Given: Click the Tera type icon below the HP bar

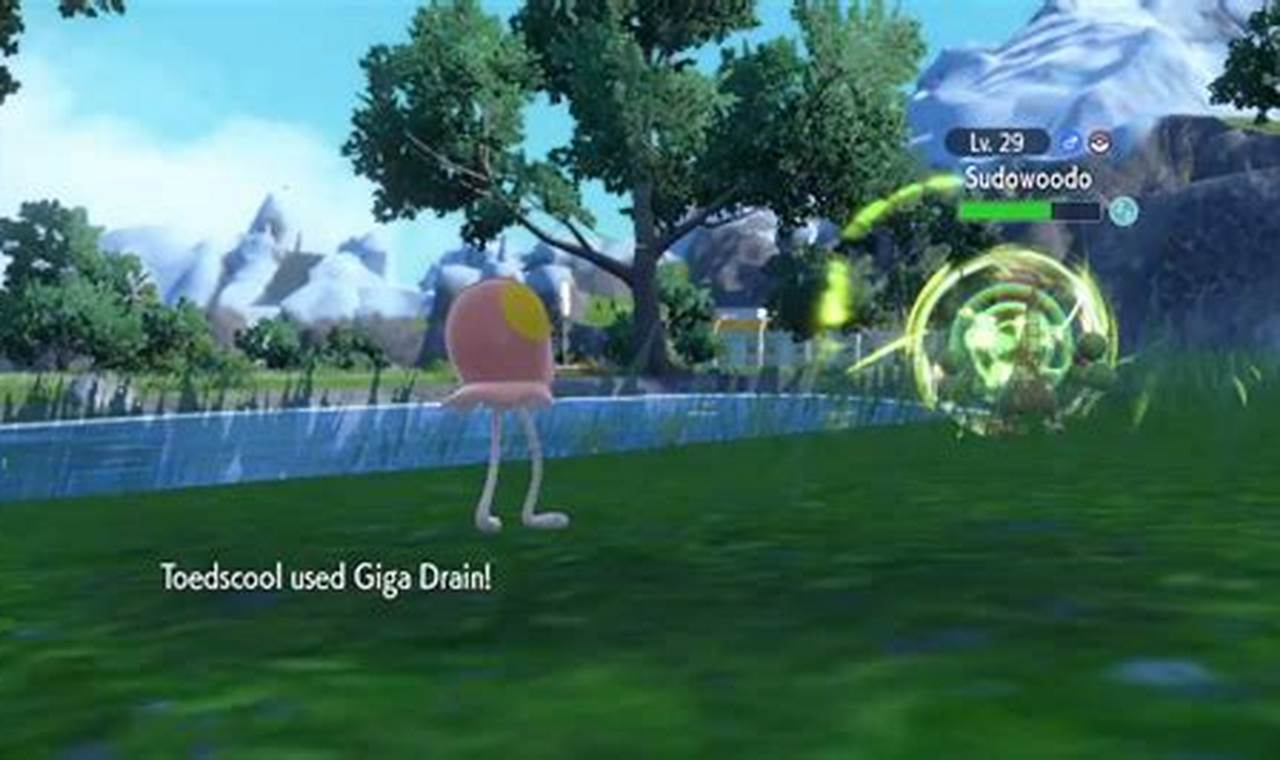Looking at the screenshot, I should coord(1122,209).
